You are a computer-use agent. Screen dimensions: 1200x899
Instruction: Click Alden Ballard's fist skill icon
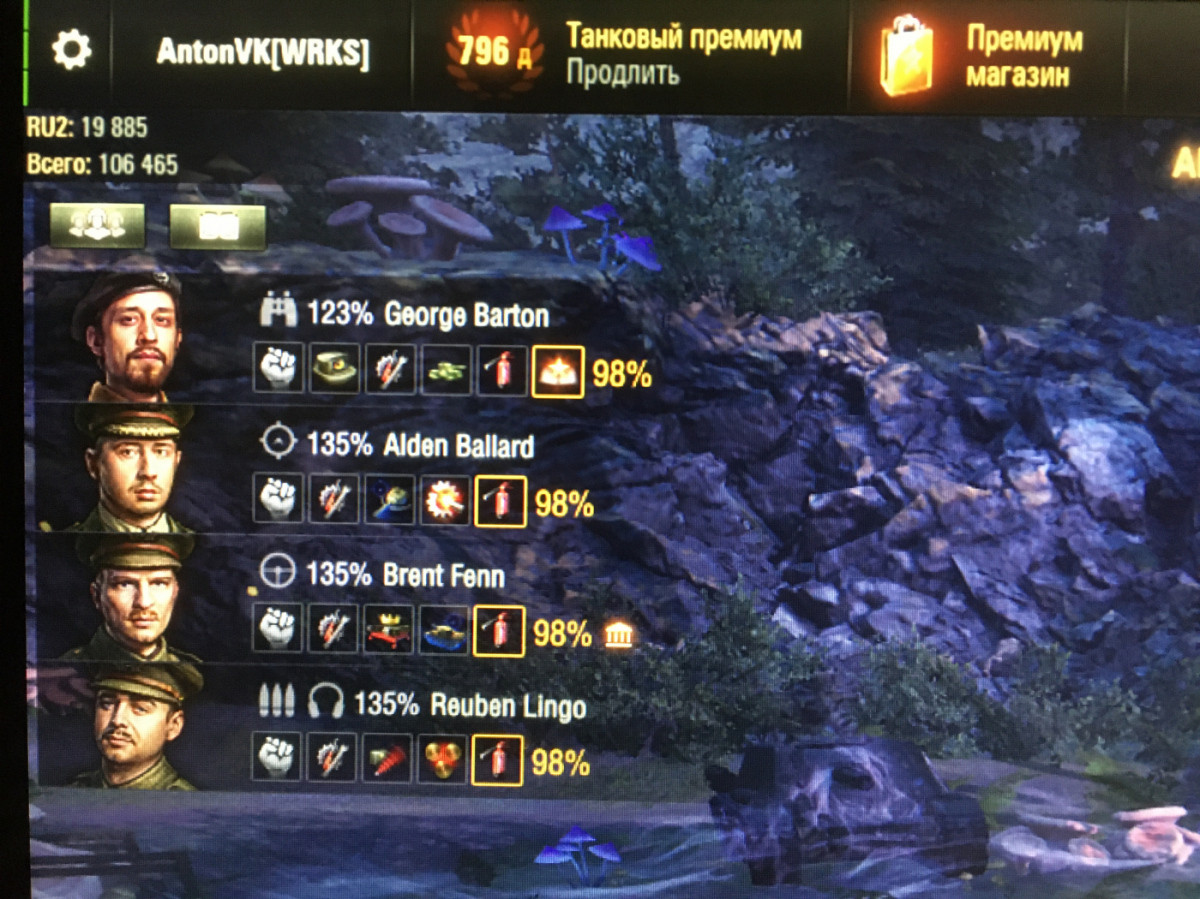coord(278,498)
